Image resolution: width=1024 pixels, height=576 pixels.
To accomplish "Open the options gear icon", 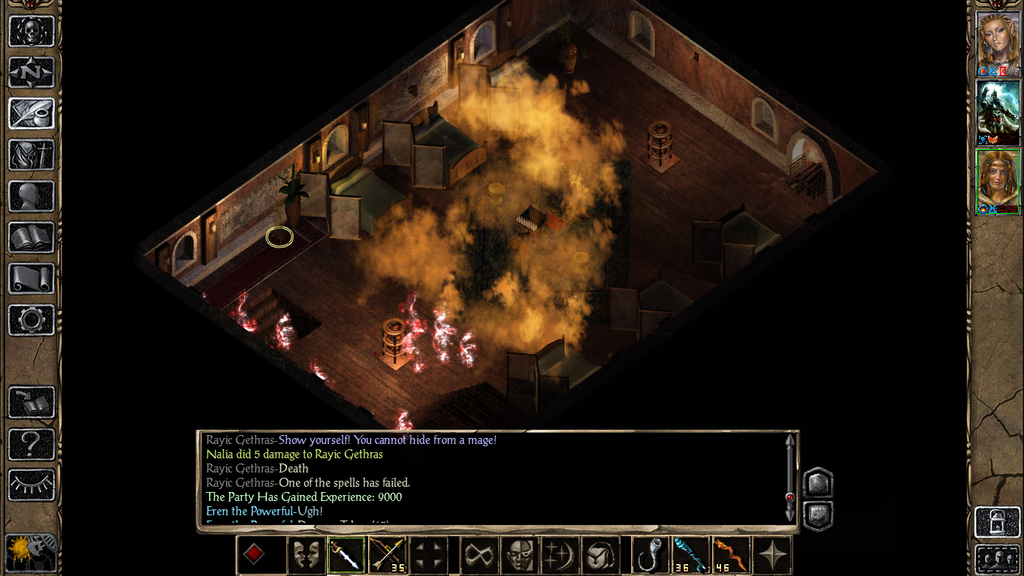I will (31, 320).
